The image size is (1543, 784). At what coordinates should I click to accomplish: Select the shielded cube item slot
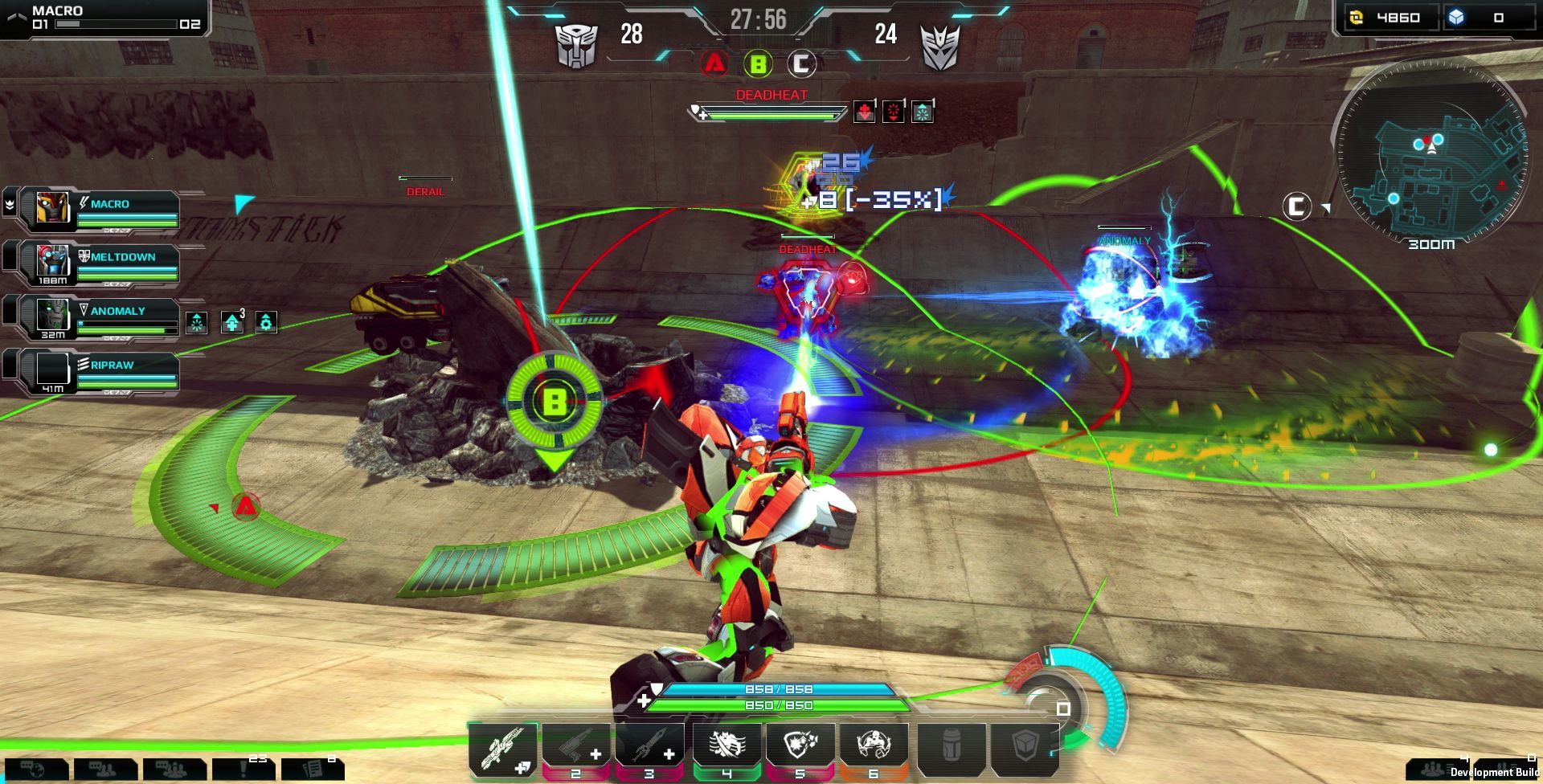[1025, 747]
